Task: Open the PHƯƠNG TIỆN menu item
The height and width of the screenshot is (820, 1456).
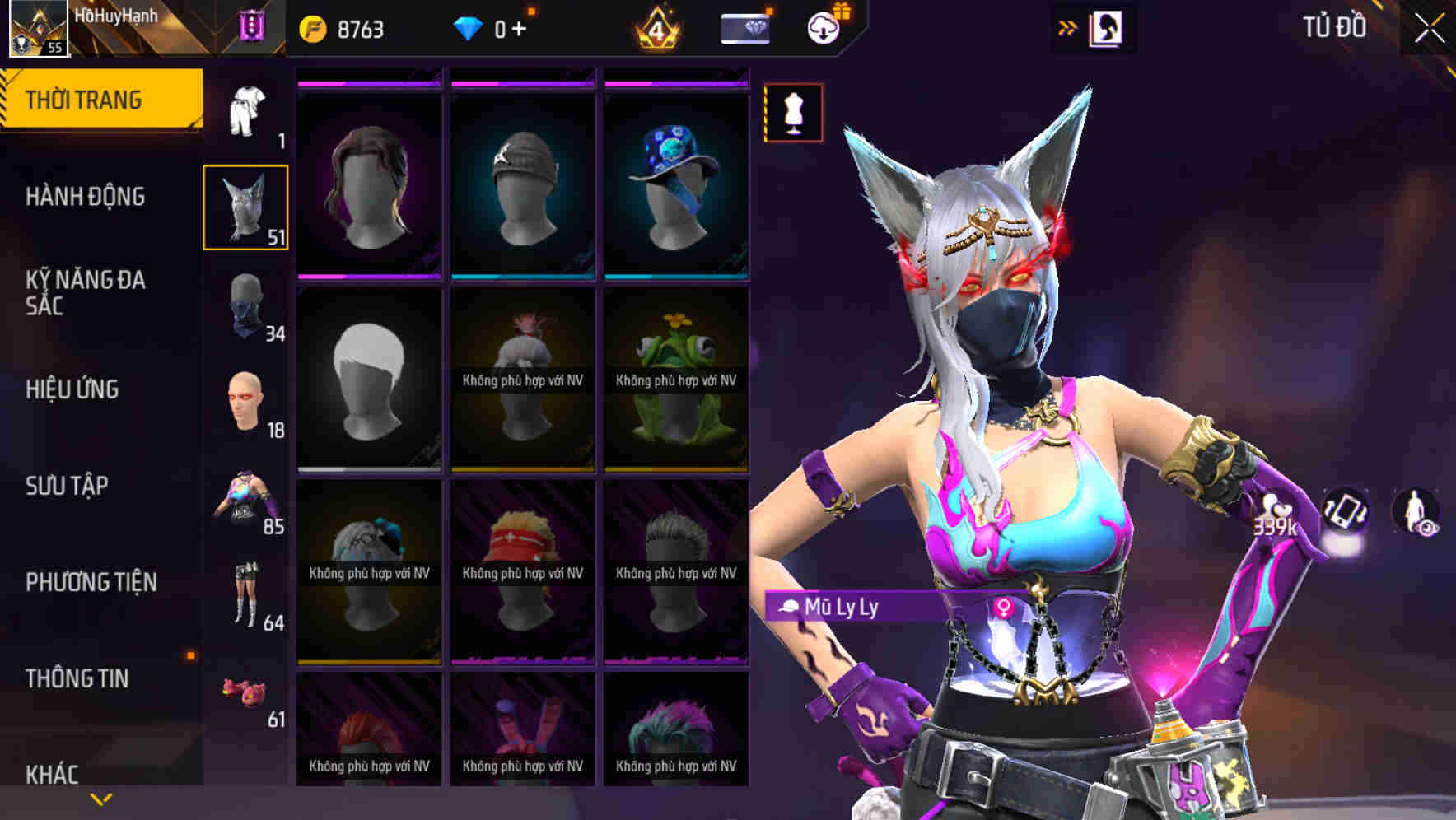Action: tap(91, 582)
